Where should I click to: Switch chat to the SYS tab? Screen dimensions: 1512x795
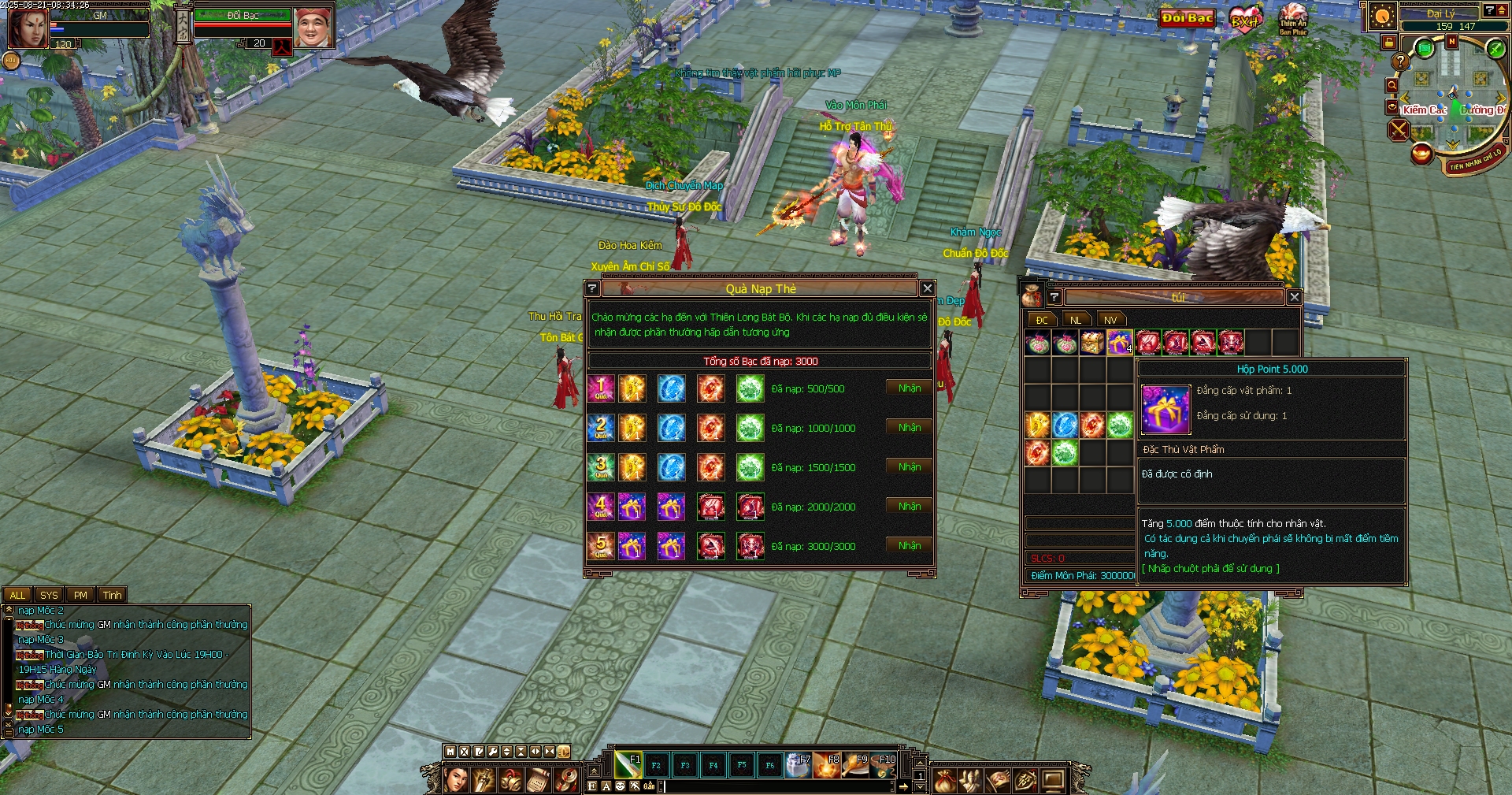click(49, 595)
